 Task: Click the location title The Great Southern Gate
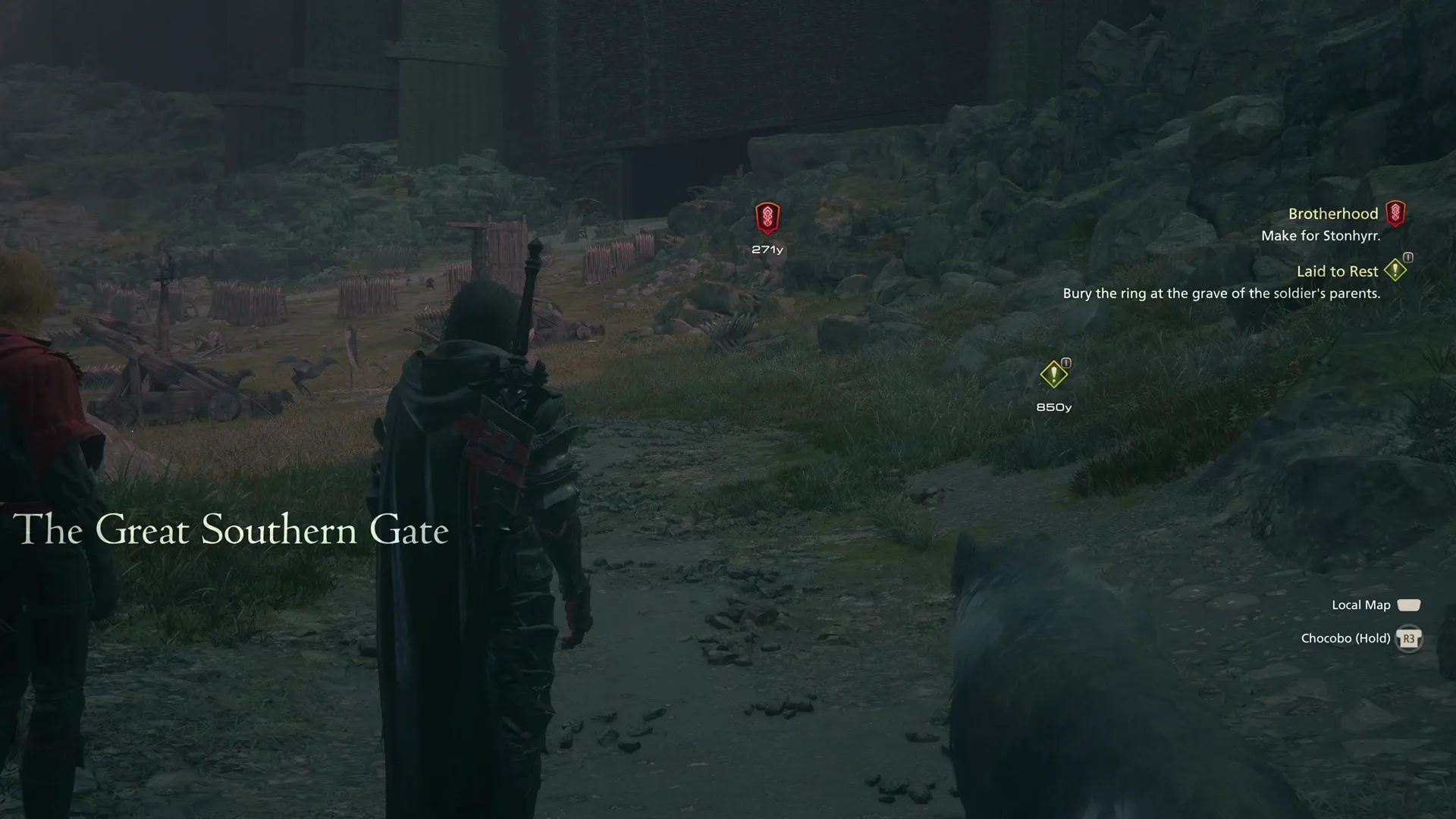tap(231, 530)
